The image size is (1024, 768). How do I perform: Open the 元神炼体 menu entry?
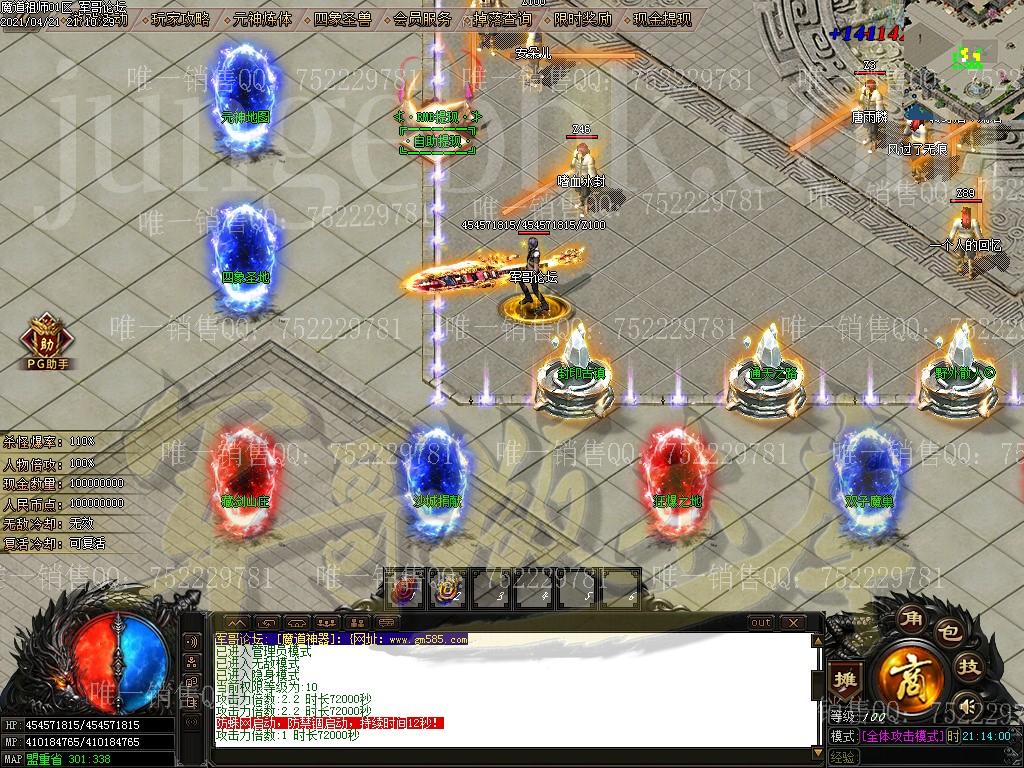click(x=262, y=19)
